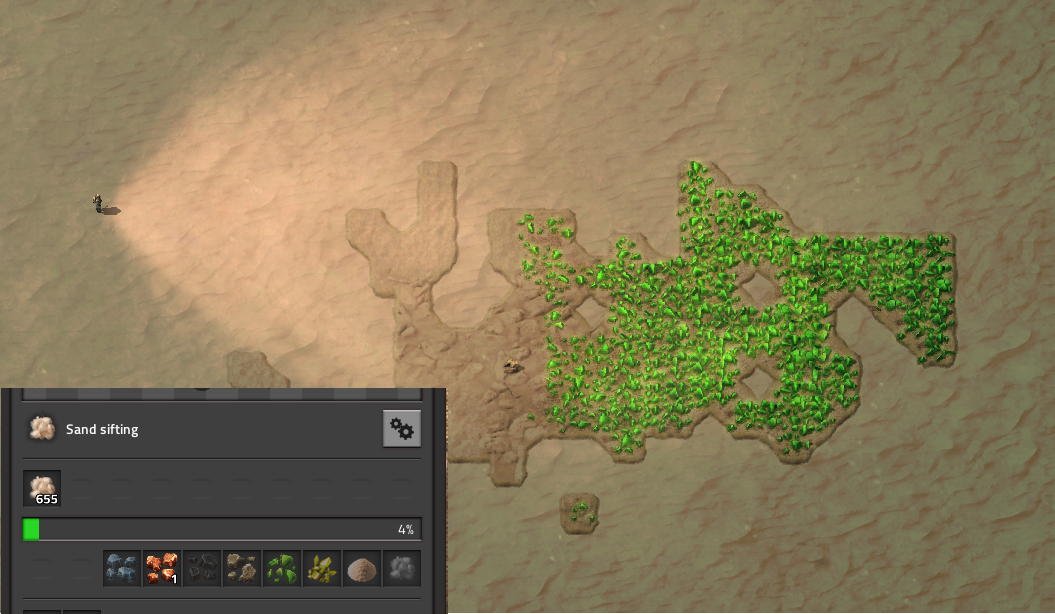Select the green ore crystals output slot
The width and height of the screenshot is (1055, 614).
282,568
